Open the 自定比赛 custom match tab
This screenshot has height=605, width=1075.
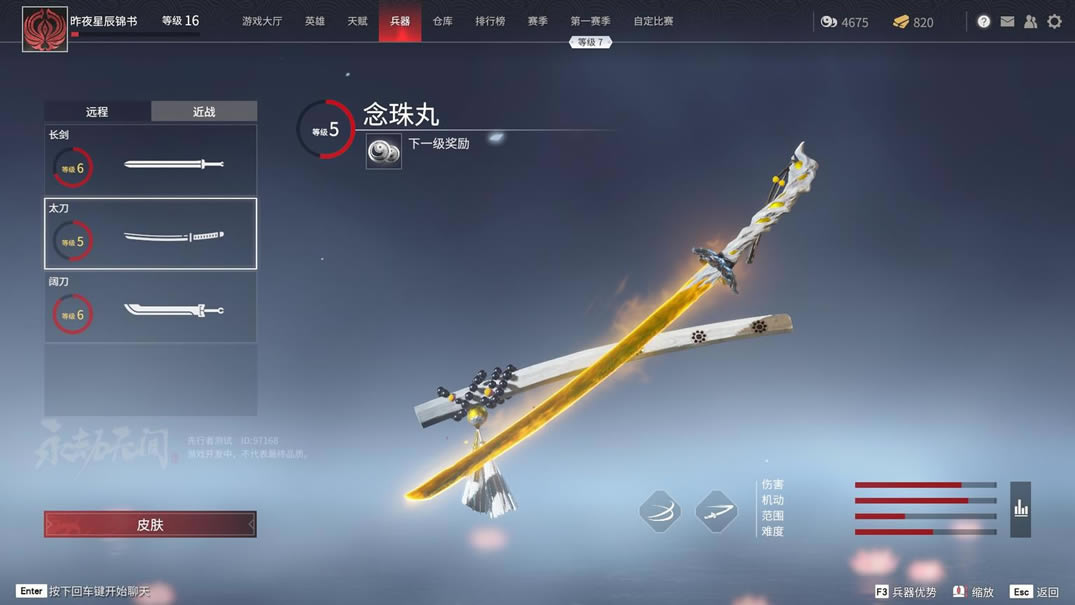click(653, 21)
